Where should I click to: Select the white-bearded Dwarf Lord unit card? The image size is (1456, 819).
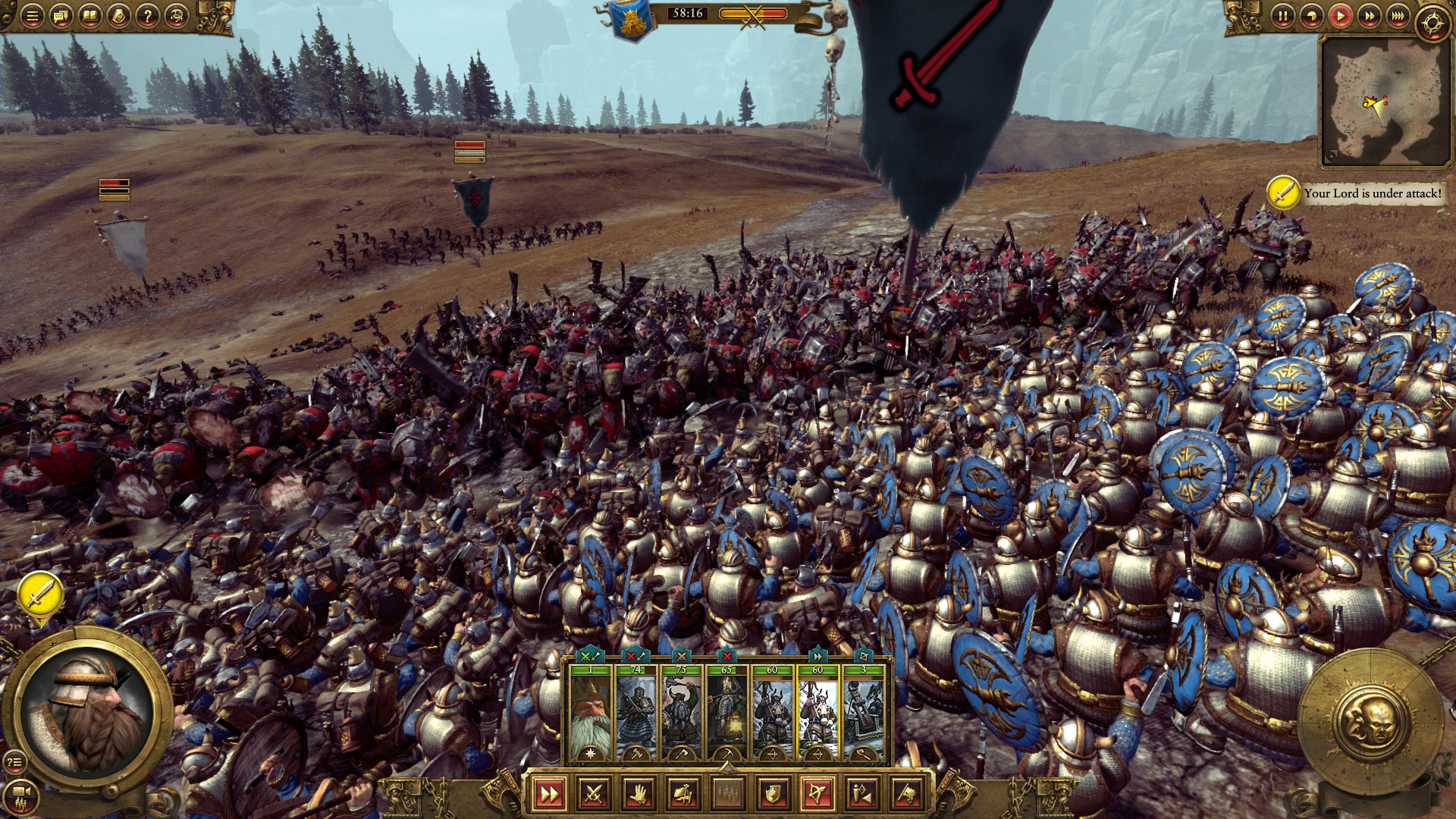coord(589,713)
